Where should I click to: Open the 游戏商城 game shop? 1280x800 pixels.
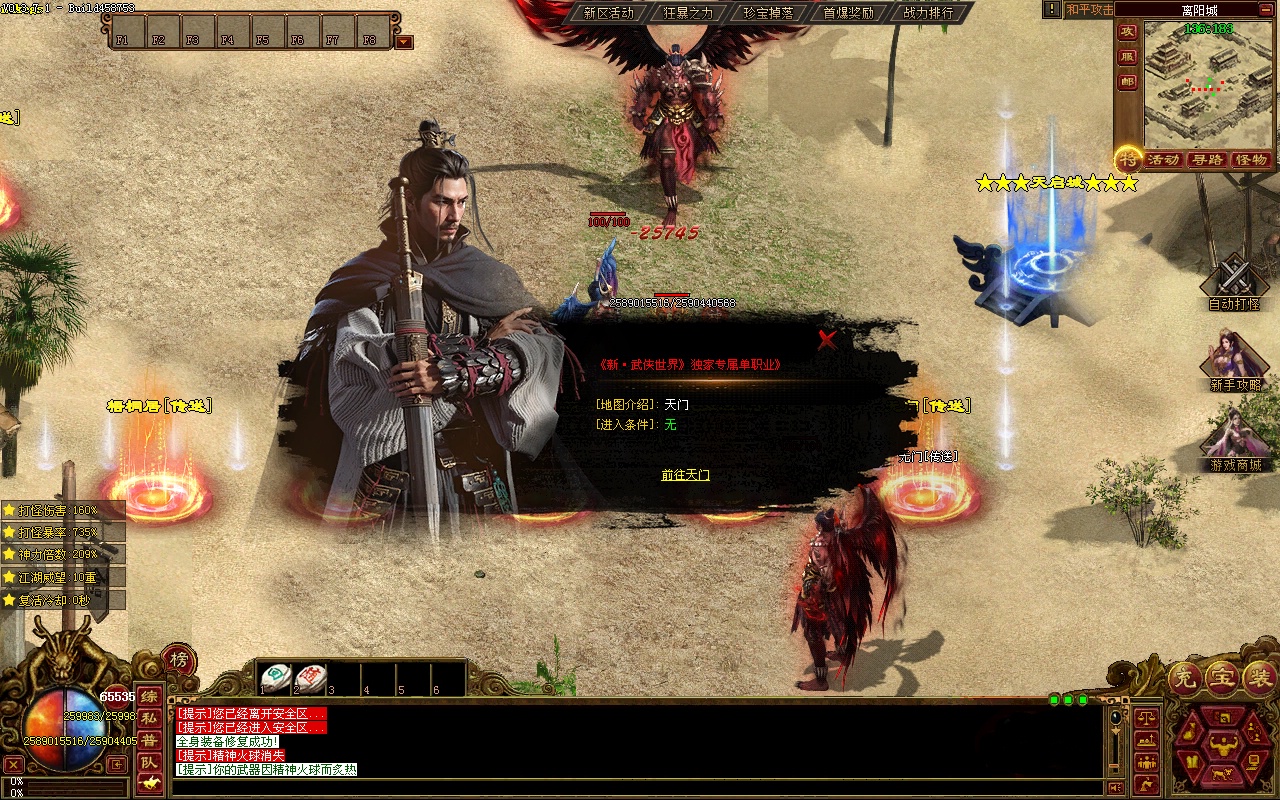point(1234,440)
